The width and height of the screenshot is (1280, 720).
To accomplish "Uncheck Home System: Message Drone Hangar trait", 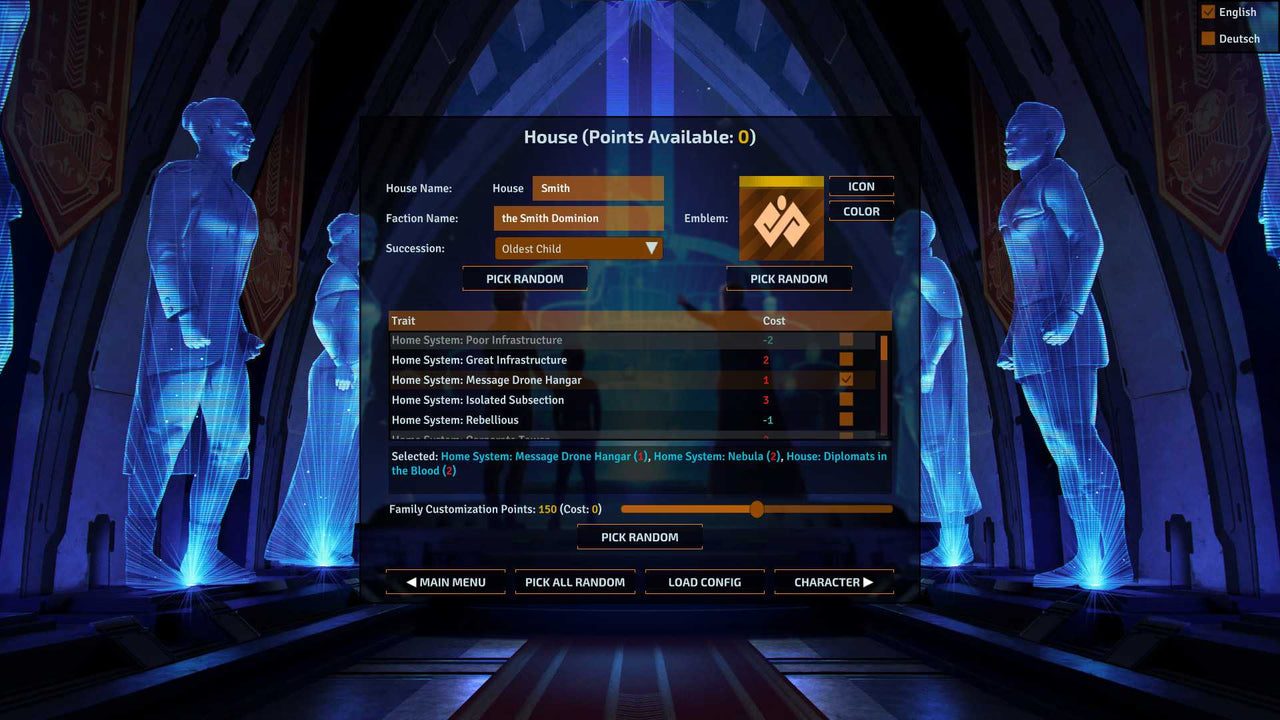I will click(x=846, y=379).
